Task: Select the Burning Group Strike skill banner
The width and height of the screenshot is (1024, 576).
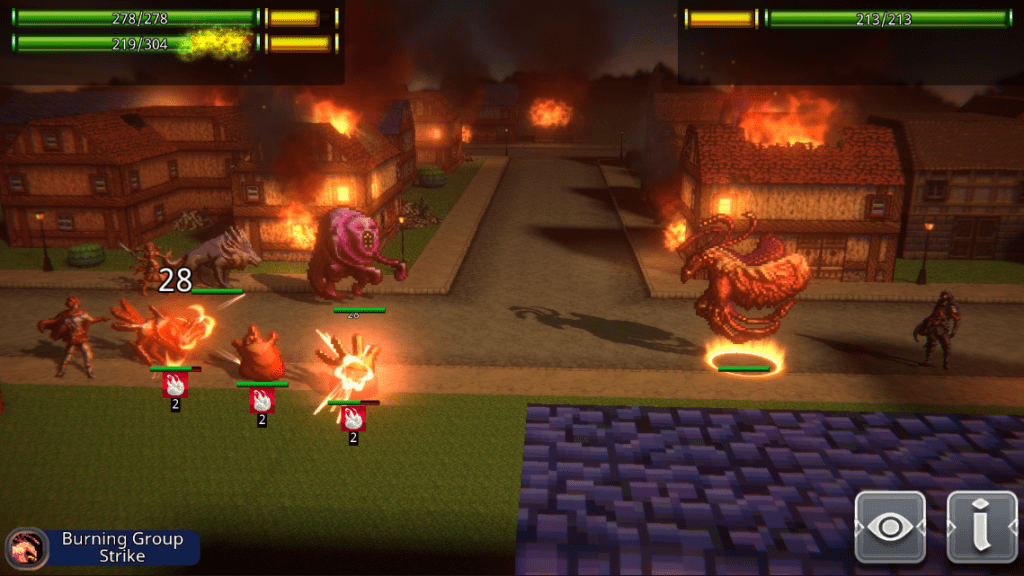Action: (103, 547)
